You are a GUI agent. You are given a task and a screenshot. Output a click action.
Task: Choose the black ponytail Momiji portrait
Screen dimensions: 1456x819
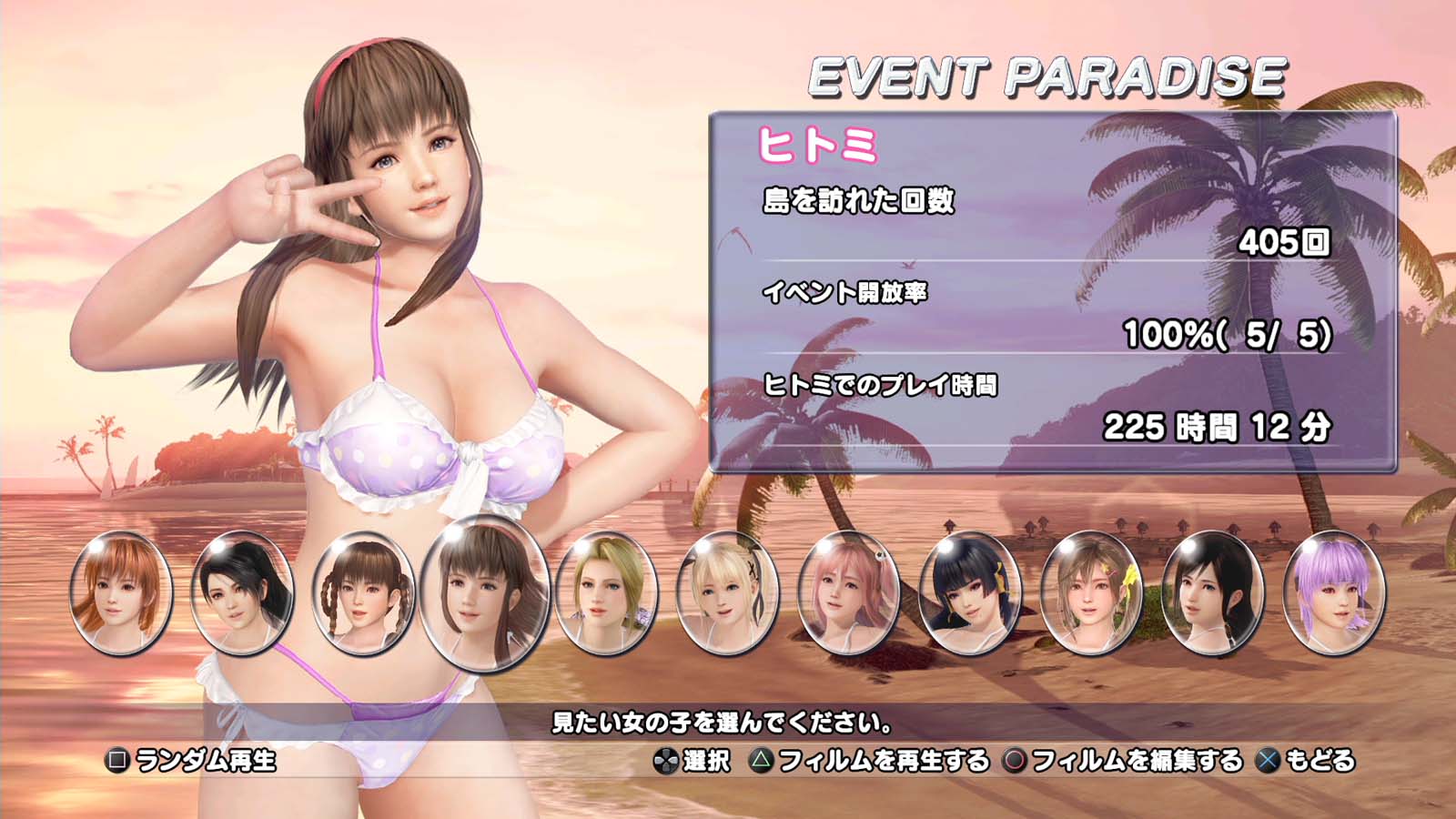[242, 592]
